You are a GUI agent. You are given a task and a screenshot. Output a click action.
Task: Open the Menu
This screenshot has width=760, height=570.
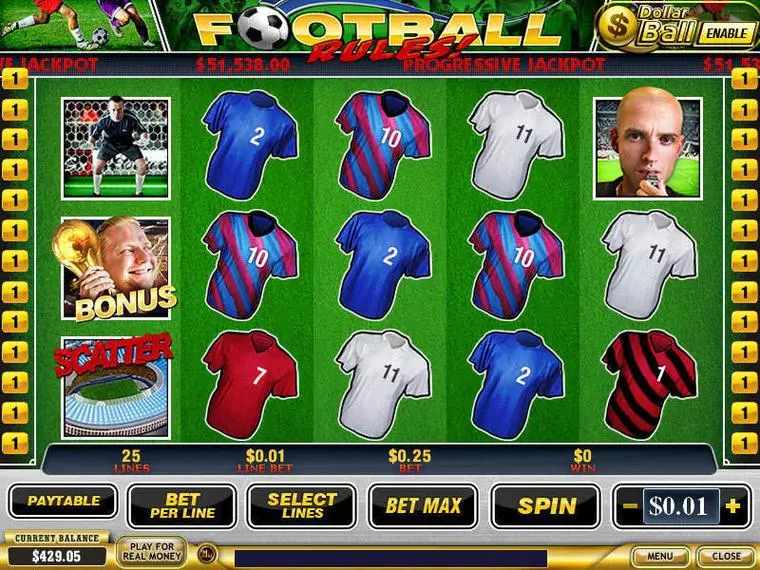pyautogui.click(x=660, y=556)
